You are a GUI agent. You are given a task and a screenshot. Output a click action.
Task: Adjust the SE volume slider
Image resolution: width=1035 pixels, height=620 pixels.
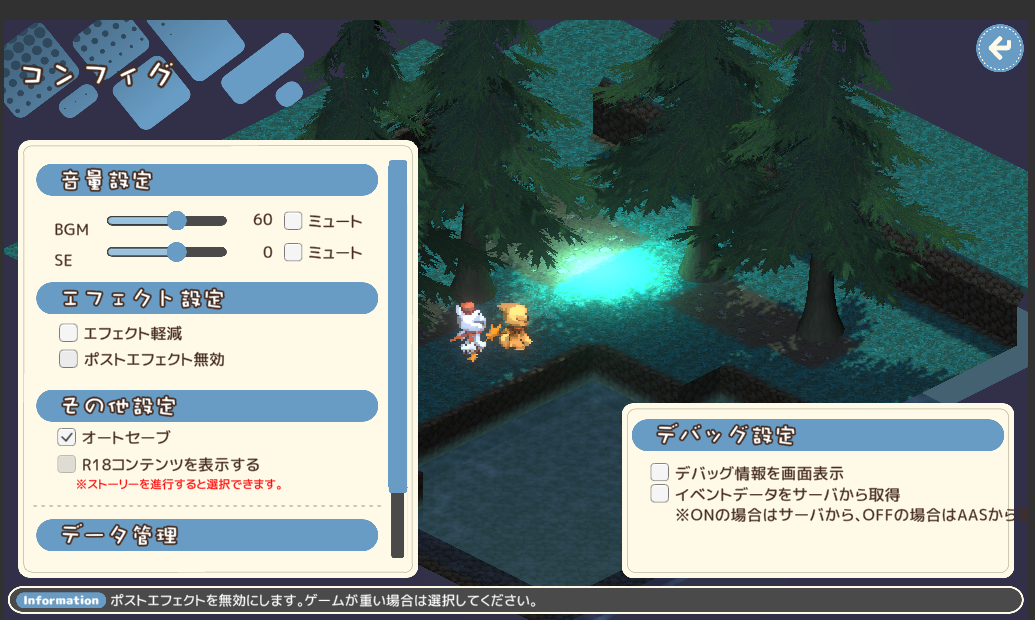point(176,252)
